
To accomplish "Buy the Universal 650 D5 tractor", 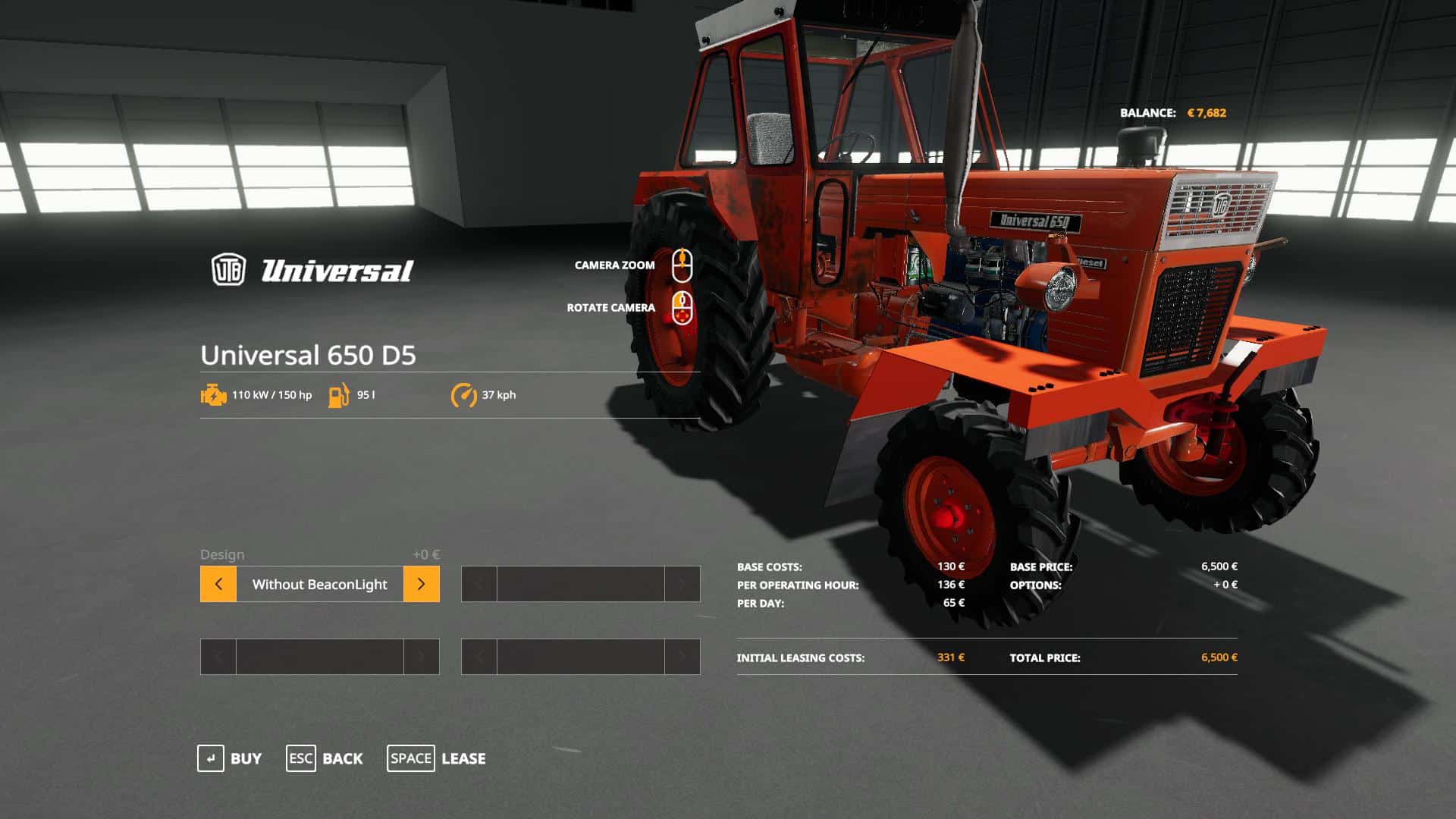I will 230,758.
